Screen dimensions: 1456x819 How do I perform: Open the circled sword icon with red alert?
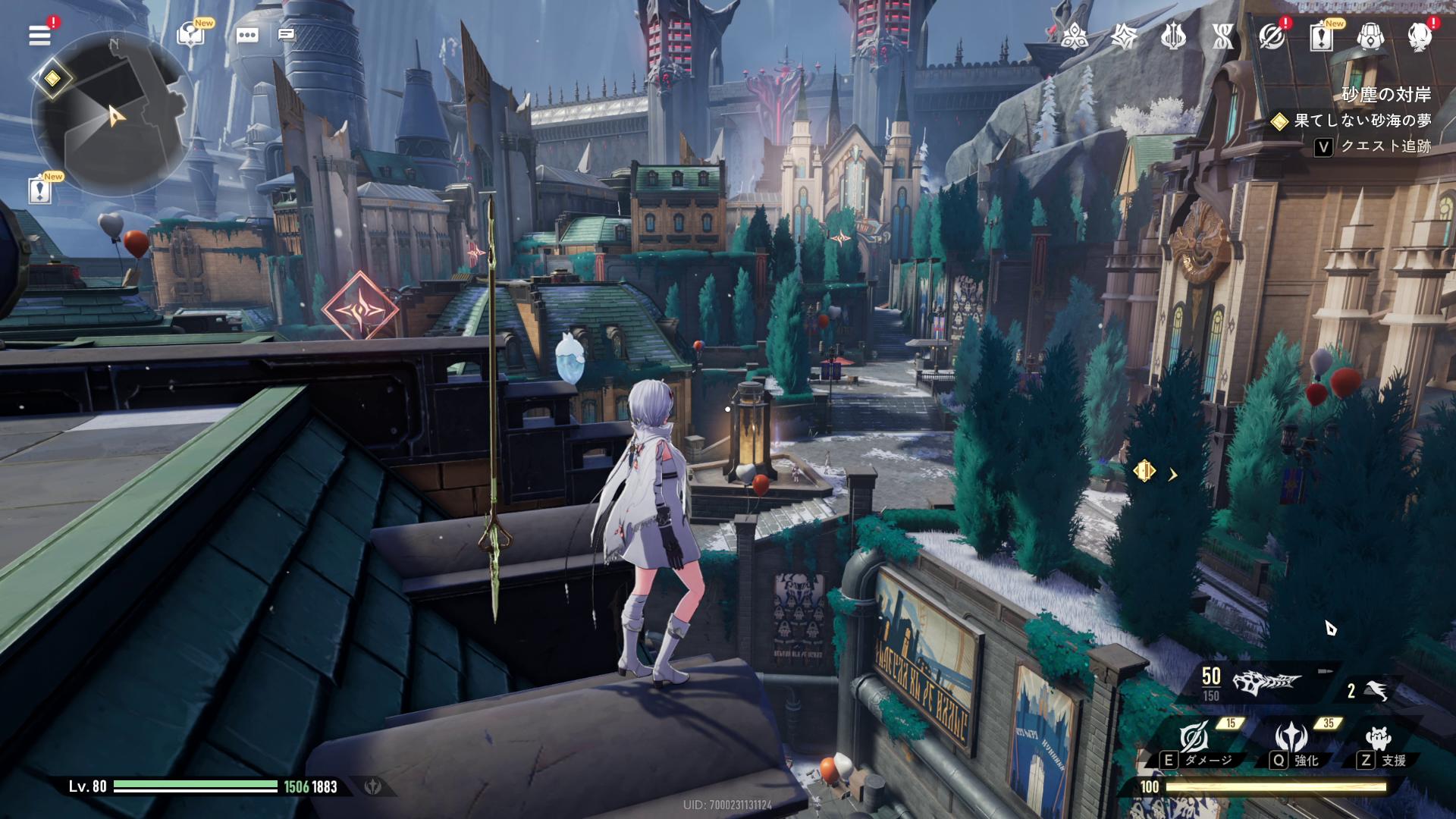point(1272,36)
